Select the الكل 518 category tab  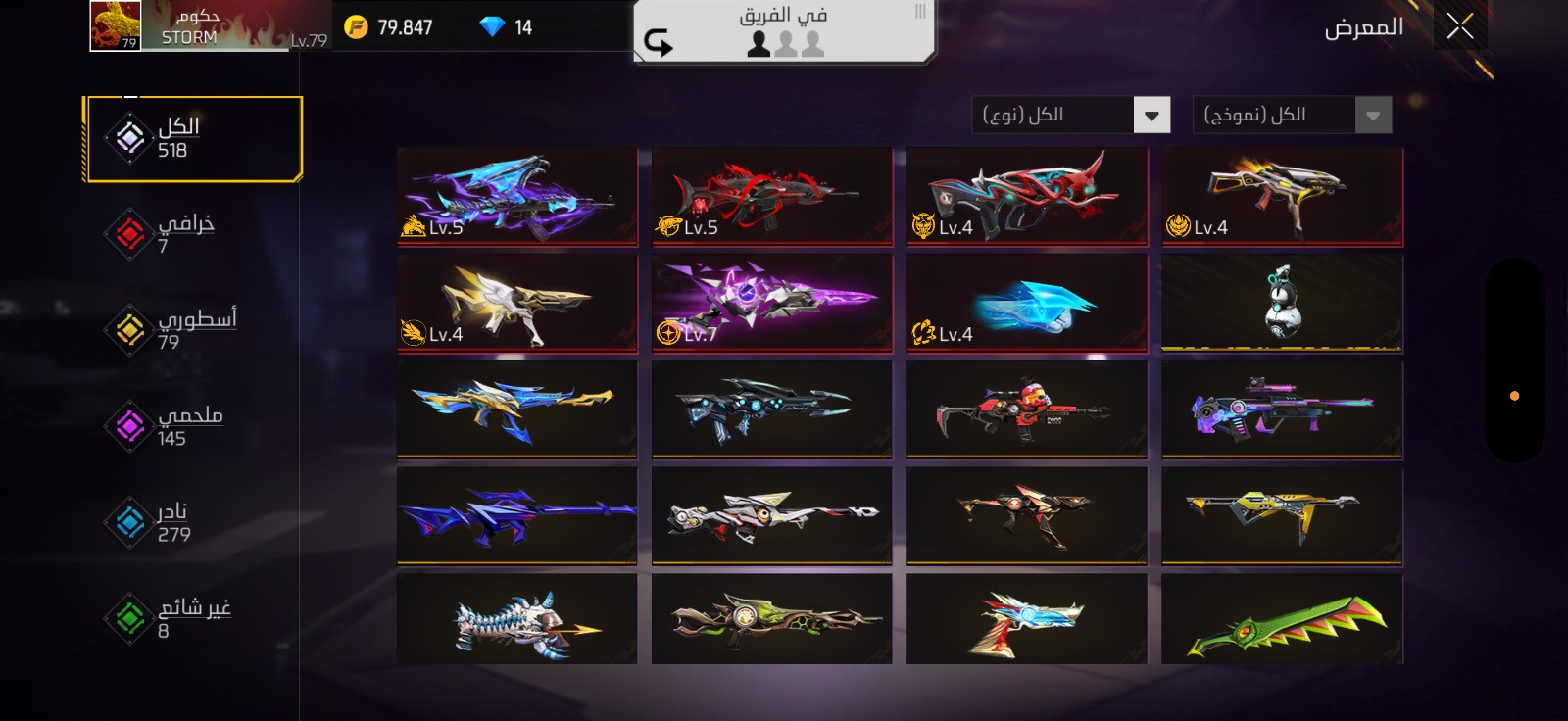pyautogui.click(x=193, y=138)
